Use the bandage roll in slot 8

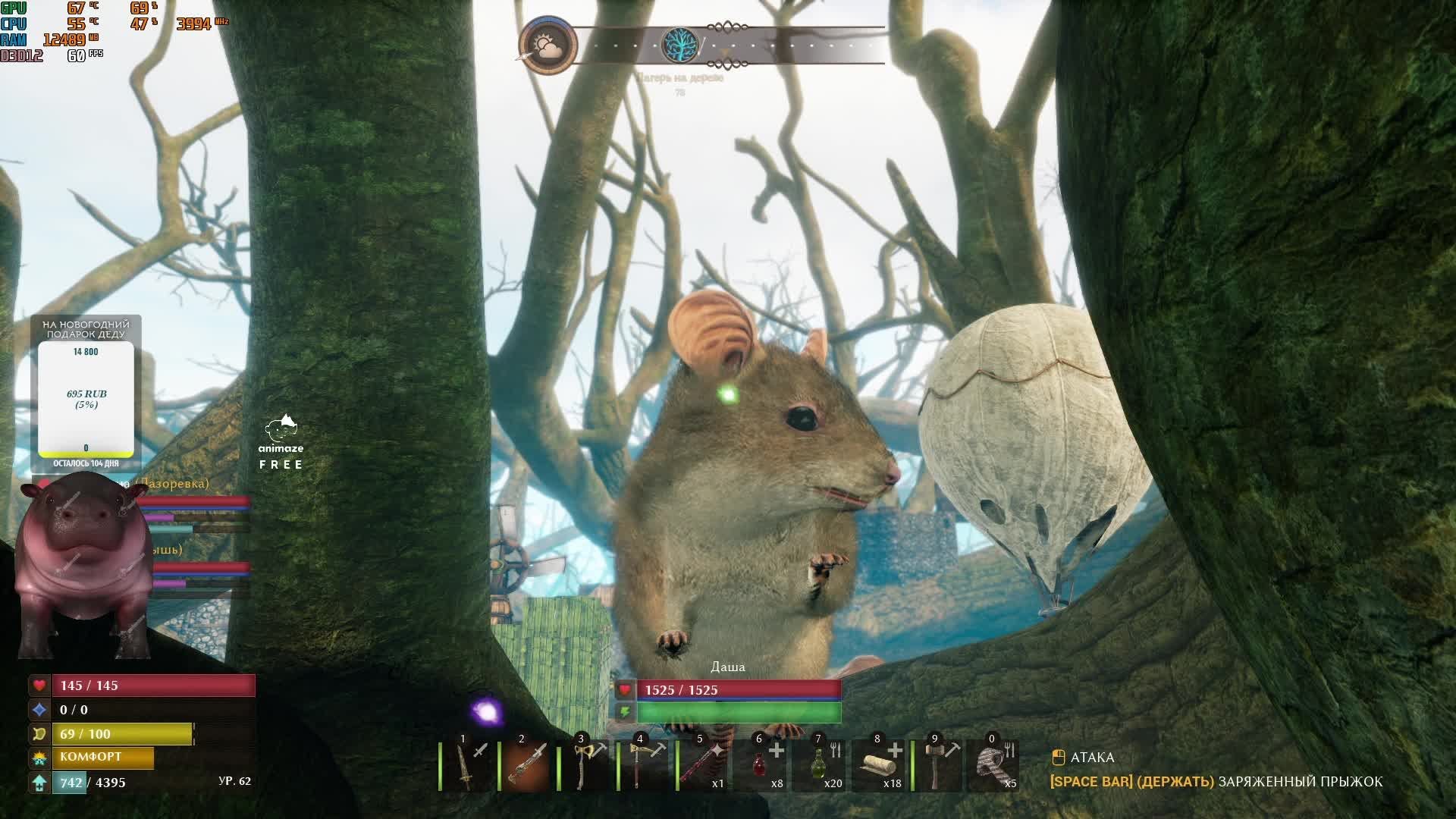pyautogui.click(x=881, y=766)
